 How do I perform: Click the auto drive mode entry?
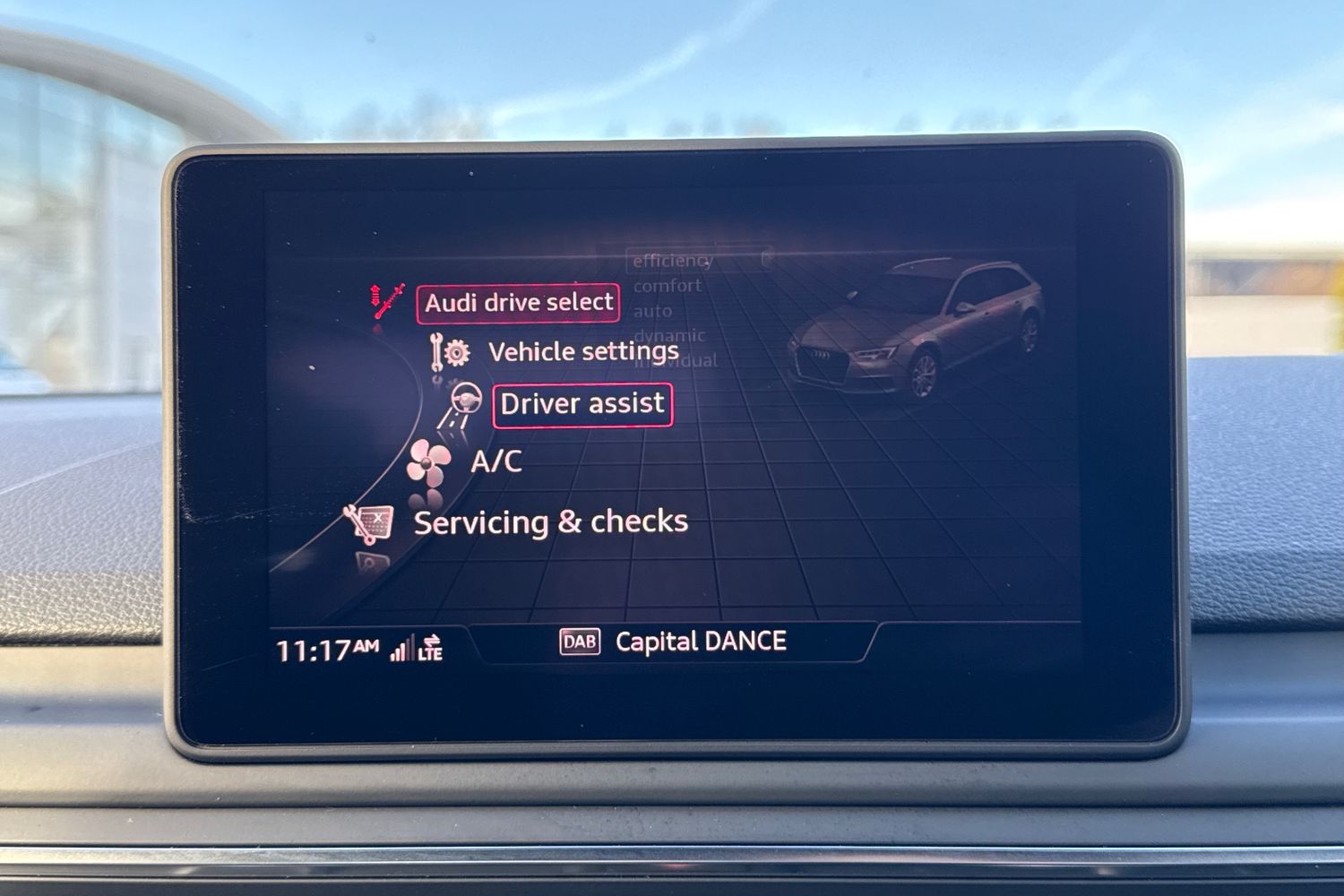pos(652,310)
